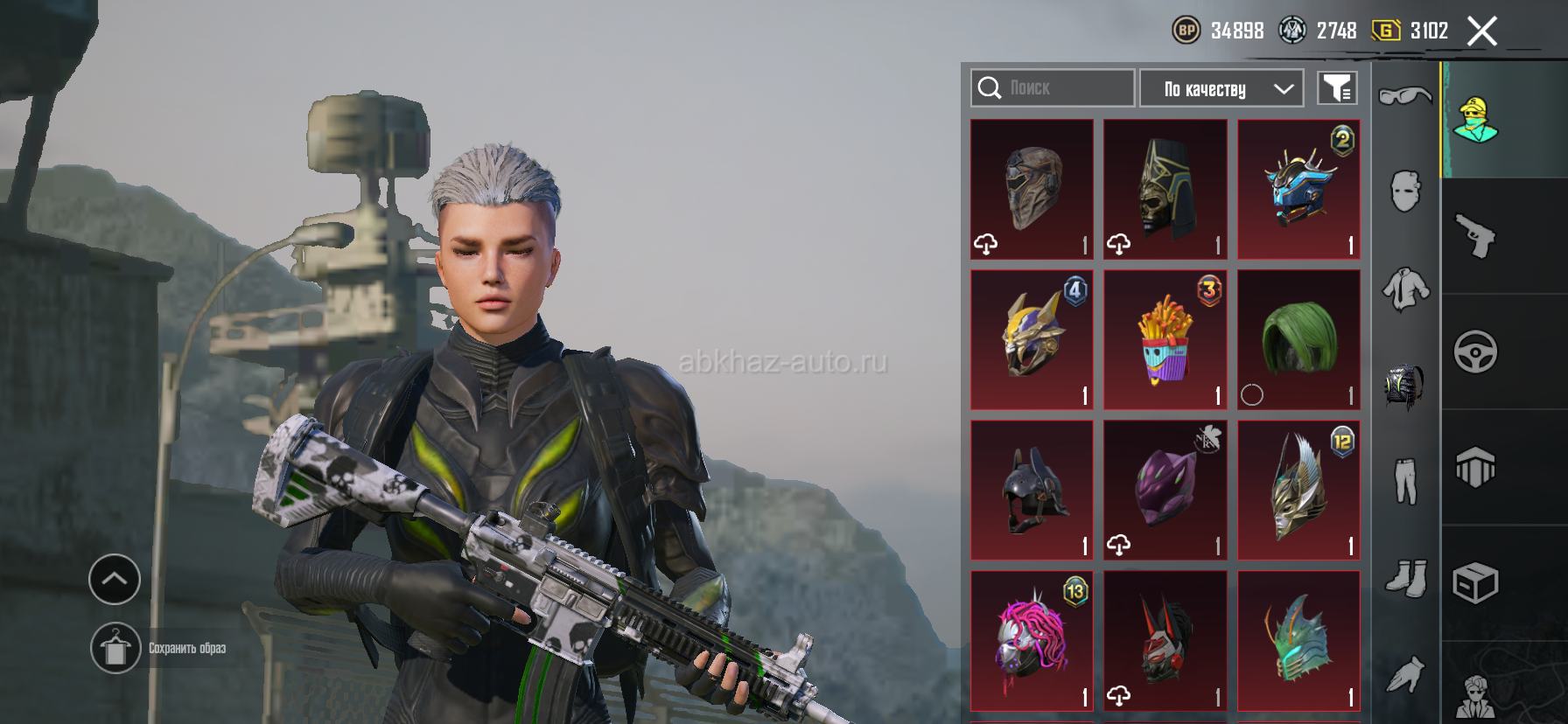This screenshot has width=1568, height=724.
Task: Click the search field in inventory
Action: pos(1053,87)
